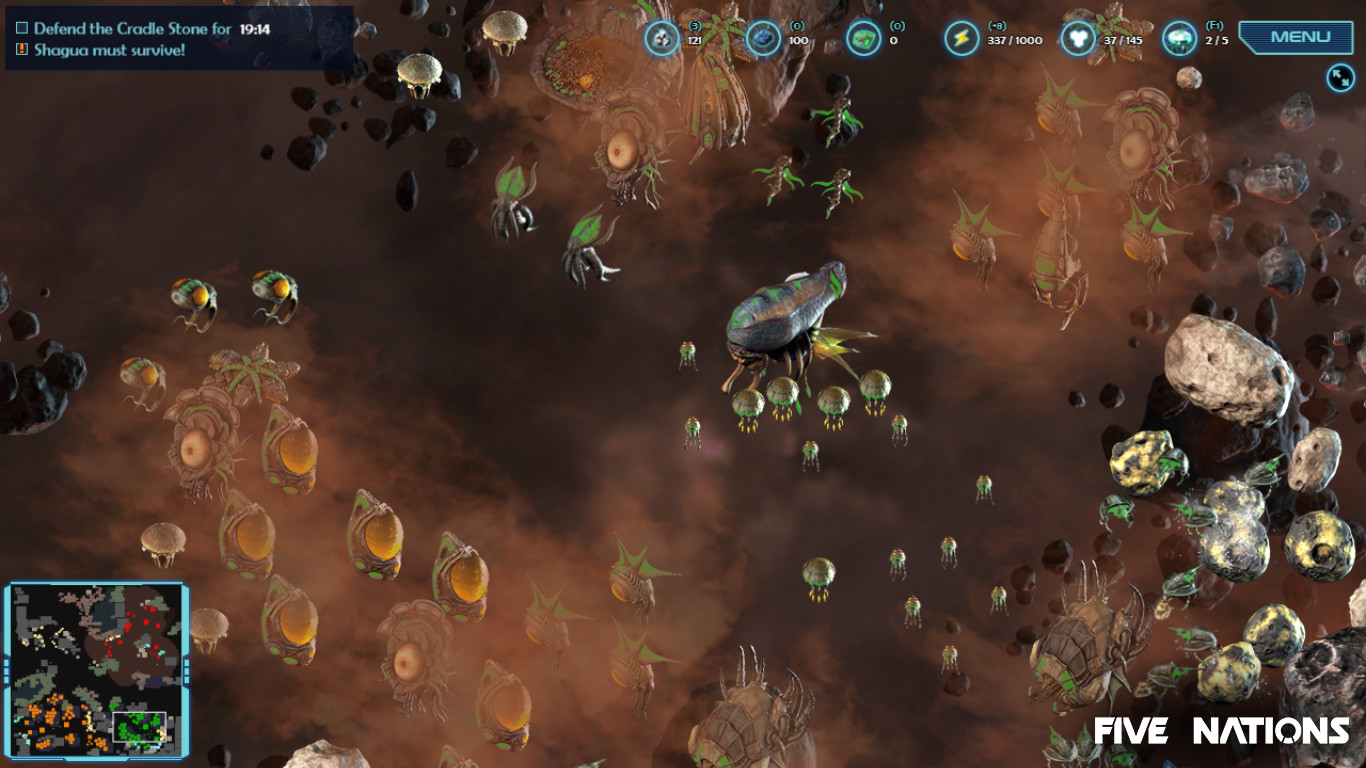Click the minerals resource icon showing 121
This screenshot has height=768, width=1366.
[x=663, y=38]
